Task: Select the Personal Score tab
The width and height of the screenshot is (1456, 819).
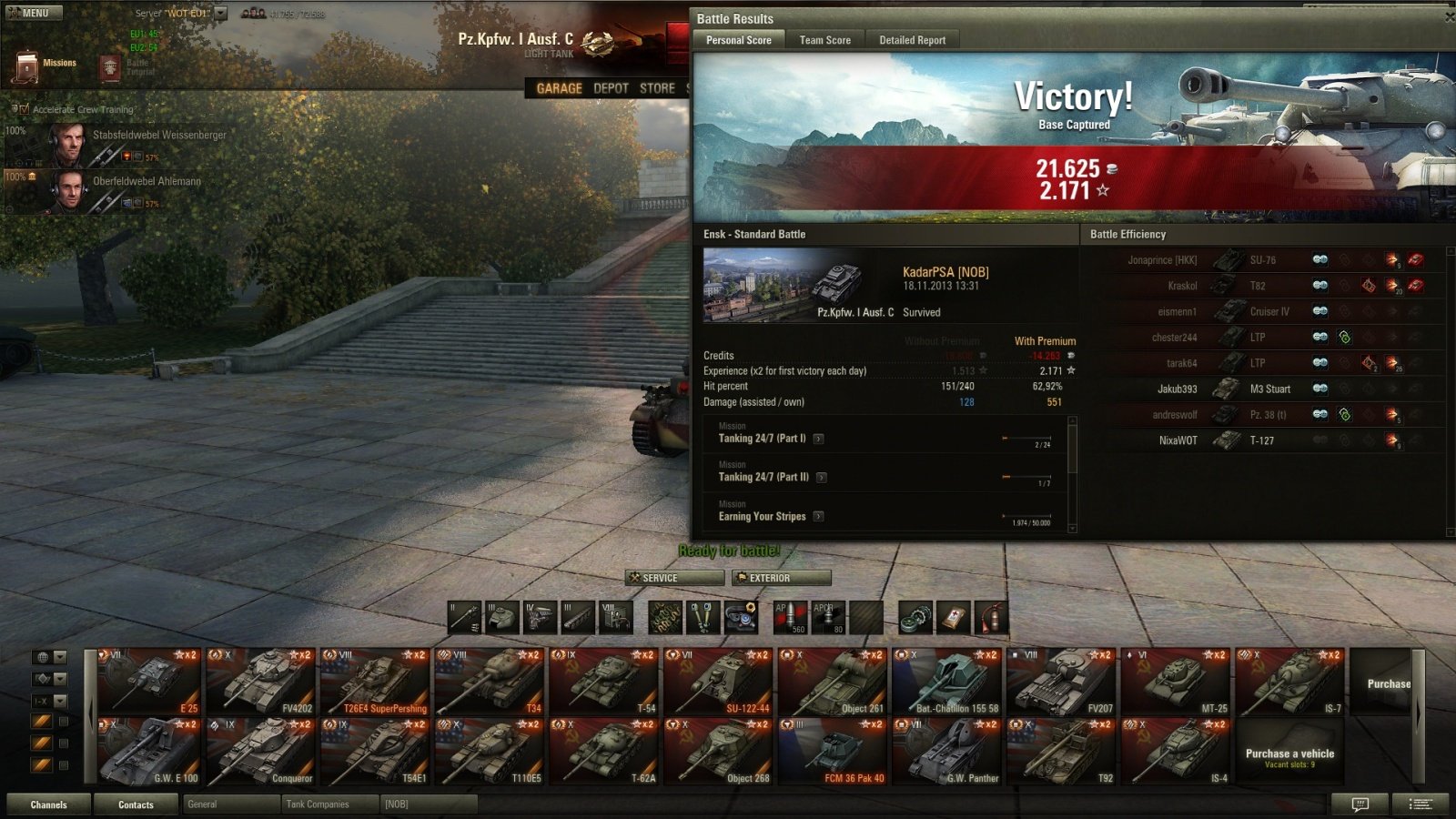Action: pyautogui.click(x=738, y=40)
